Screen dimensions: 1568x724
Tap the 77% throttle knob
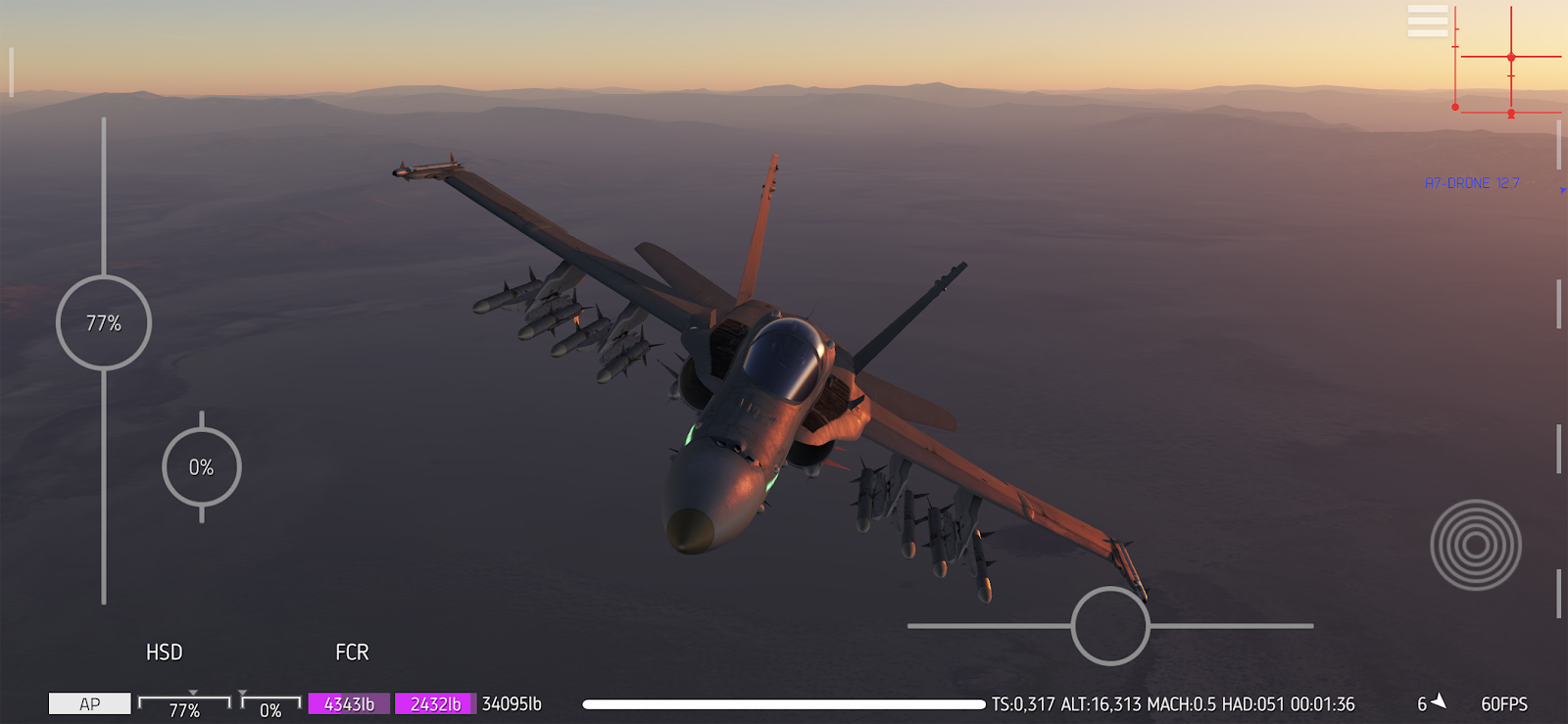104,323
